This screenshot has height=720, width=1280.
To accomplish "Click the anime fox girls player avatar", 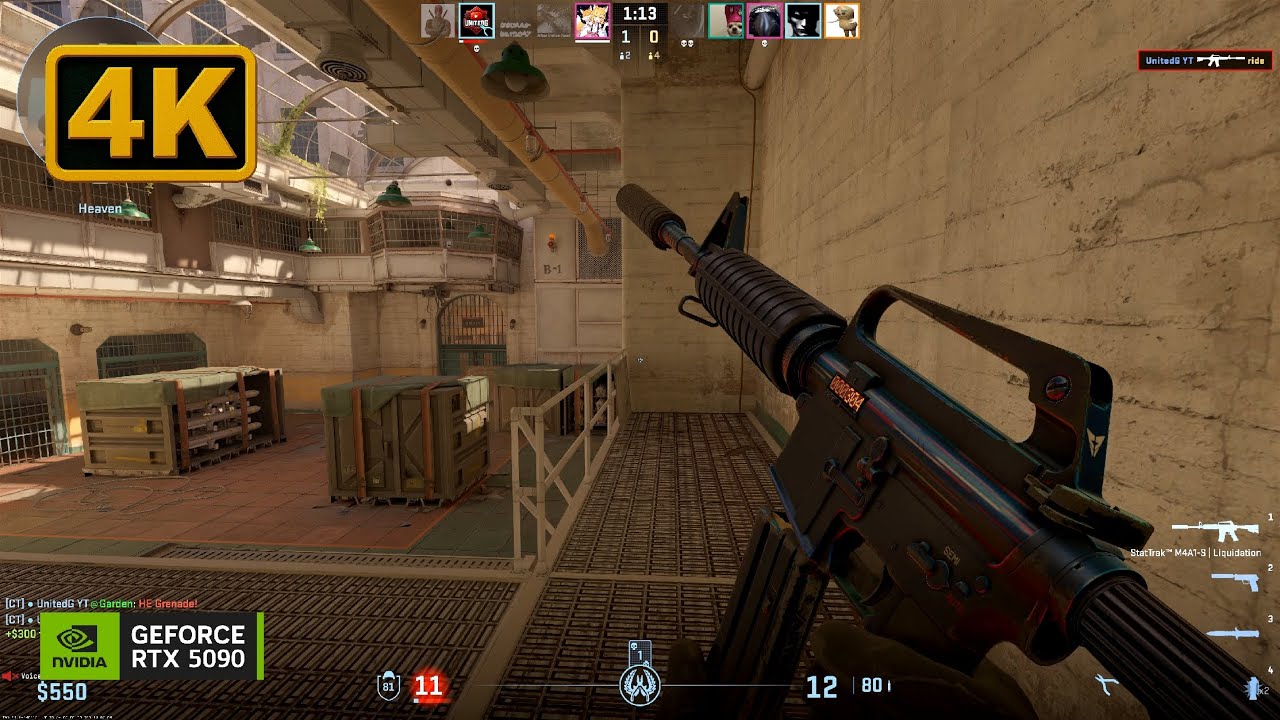I will (x=592, y=20).
